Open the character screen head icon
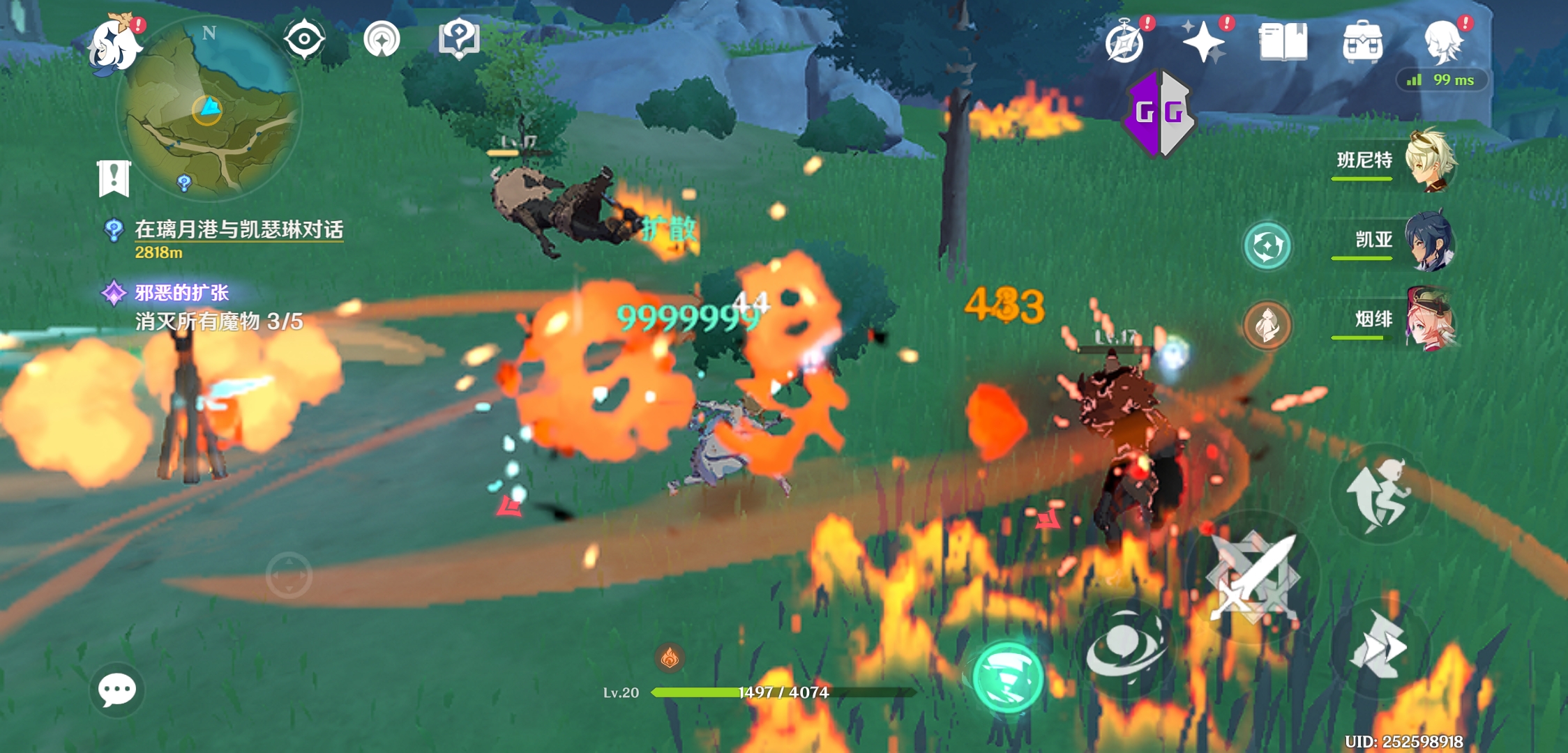 (x=1442, y=42)
